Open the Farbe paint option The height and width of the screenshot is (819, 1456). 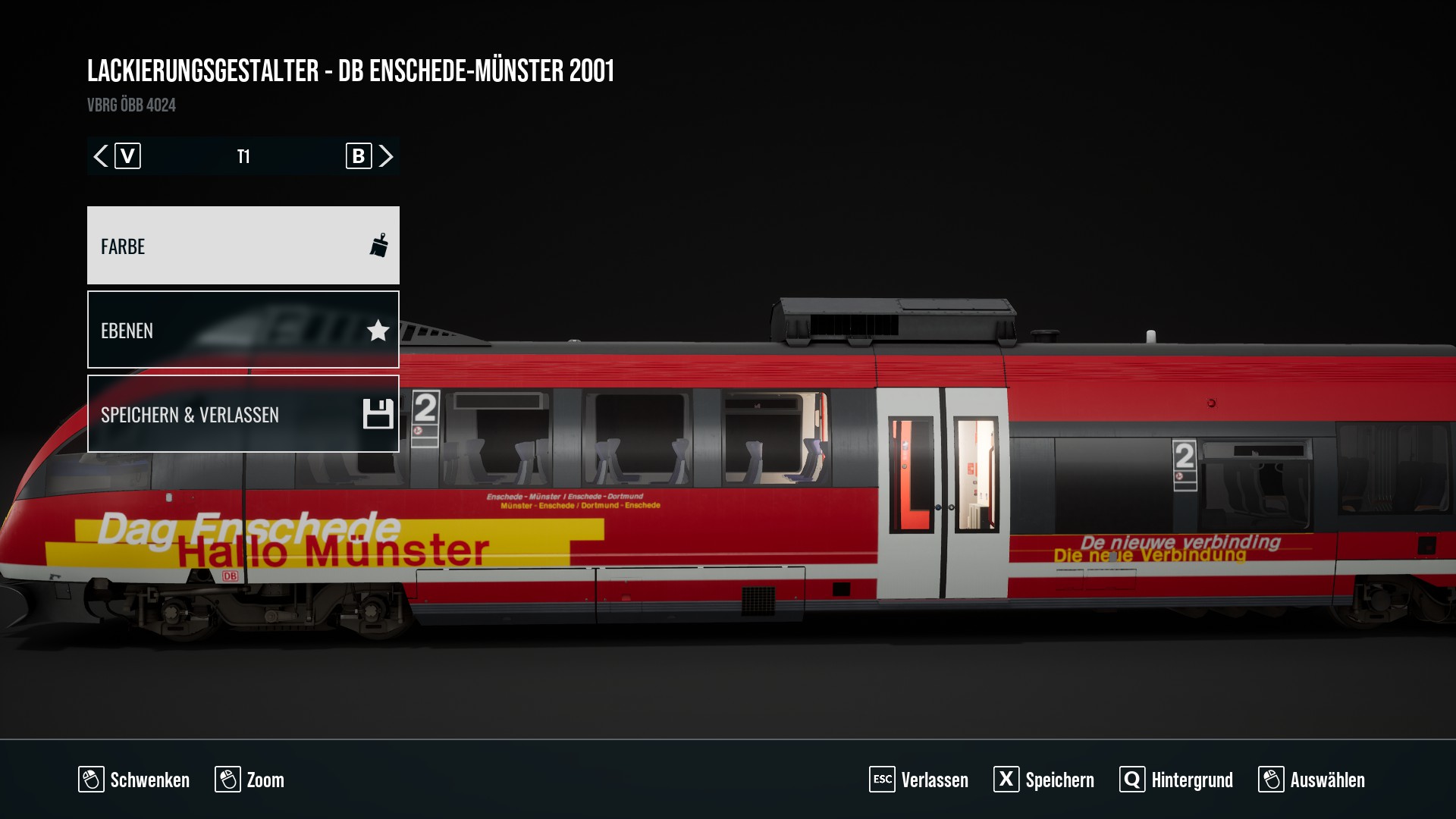point(243,246)
